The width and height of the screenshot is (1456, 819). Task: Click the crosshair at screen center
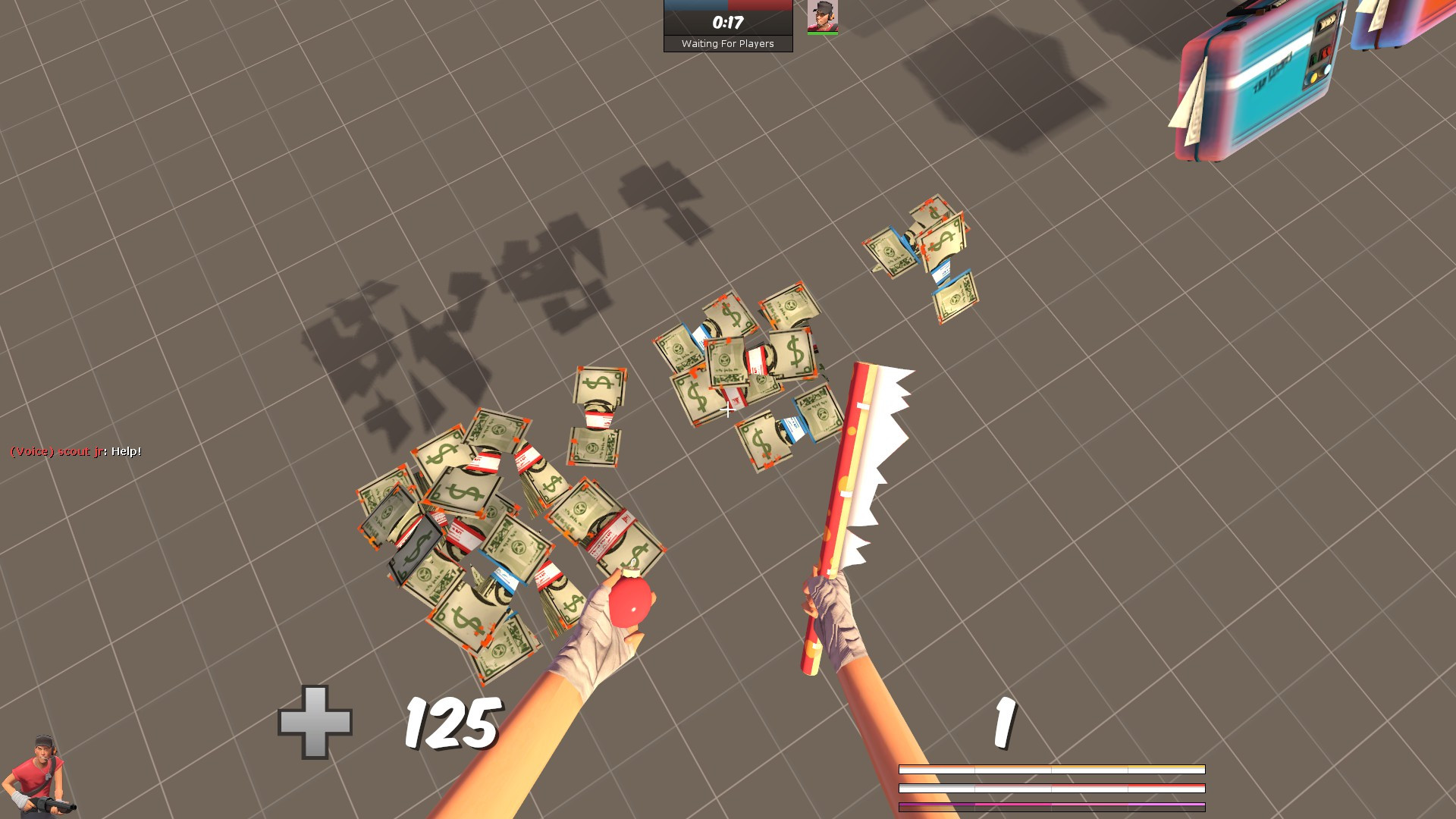[x=728, y=409]
